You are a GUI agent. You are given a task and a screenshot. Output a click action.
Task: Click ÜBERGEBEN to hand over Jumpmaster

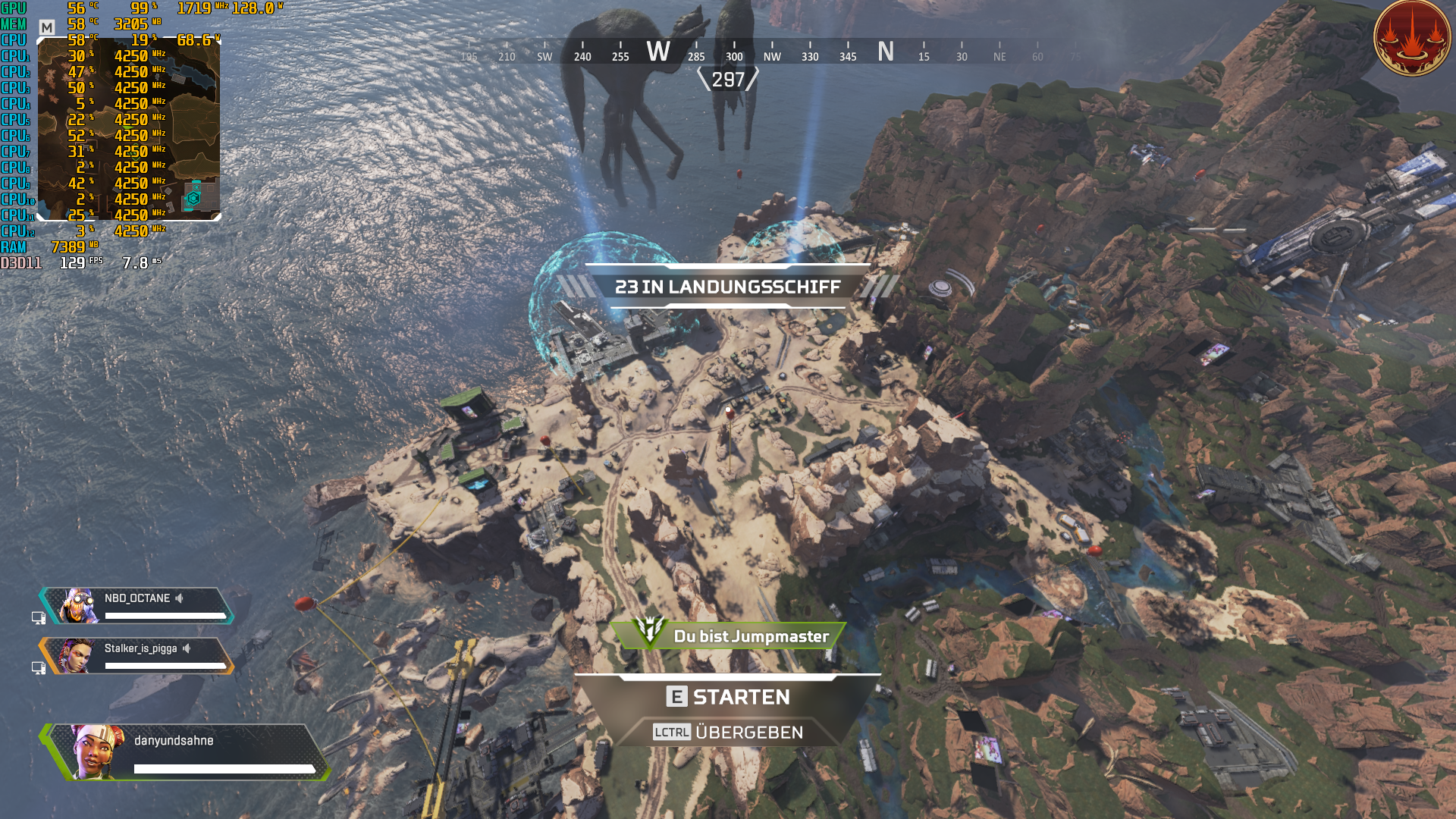coord(749,732)
